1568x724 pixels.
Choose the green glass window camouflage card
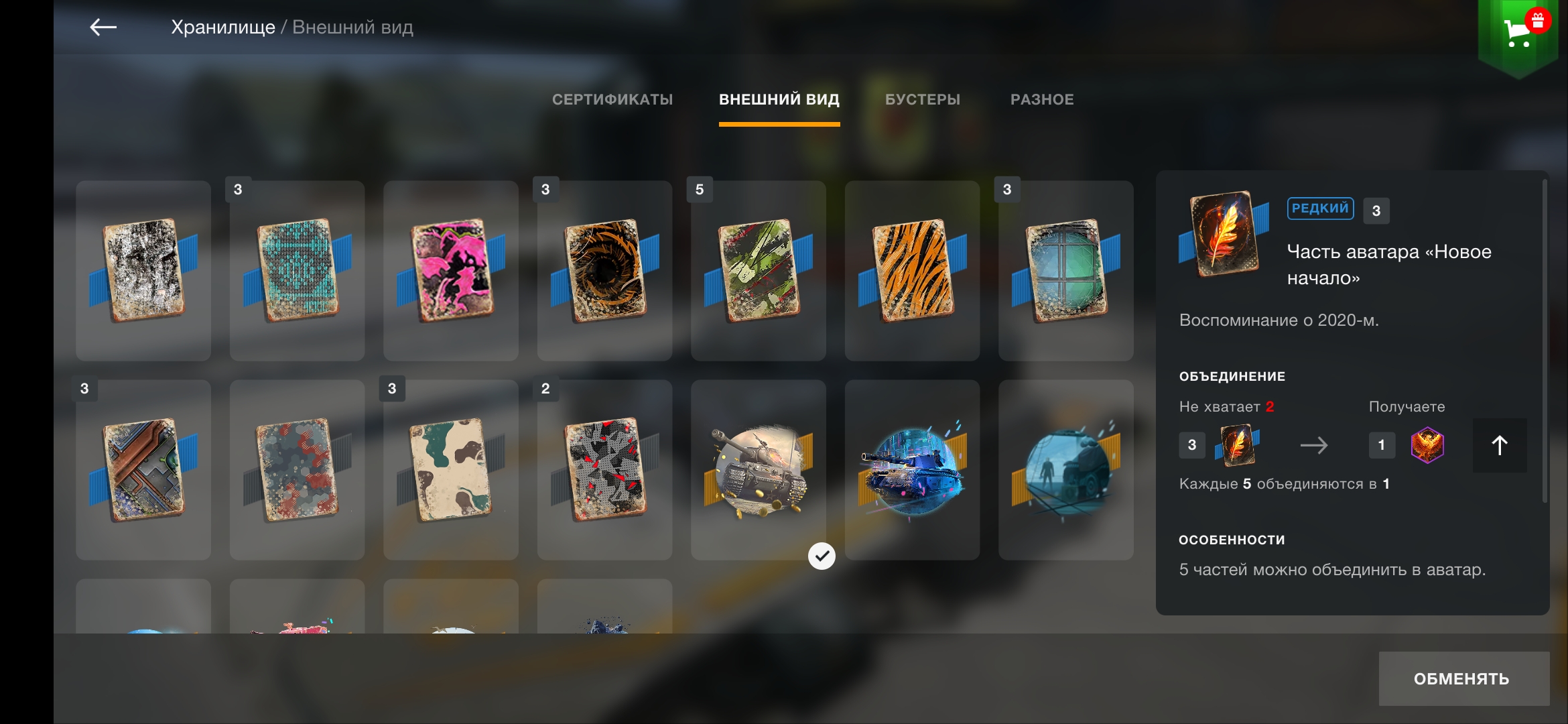(x=1065, y=271)
